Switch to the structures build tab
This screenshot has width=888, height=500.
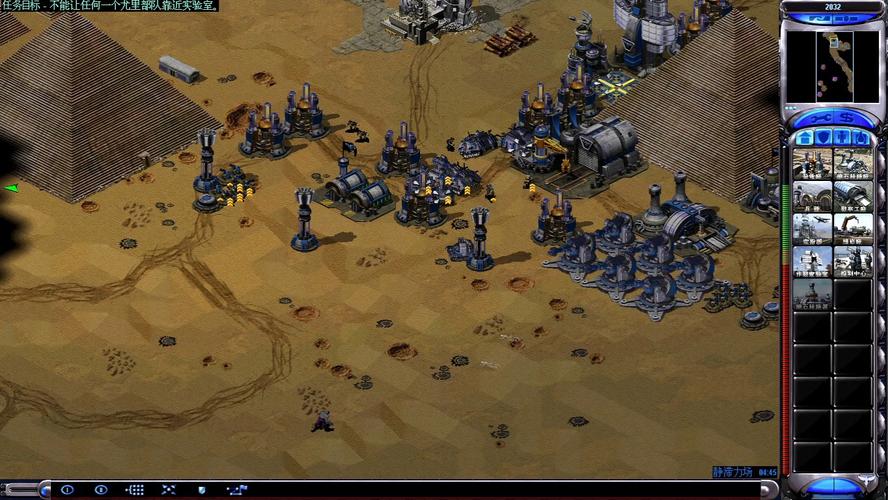pos(804,137)
